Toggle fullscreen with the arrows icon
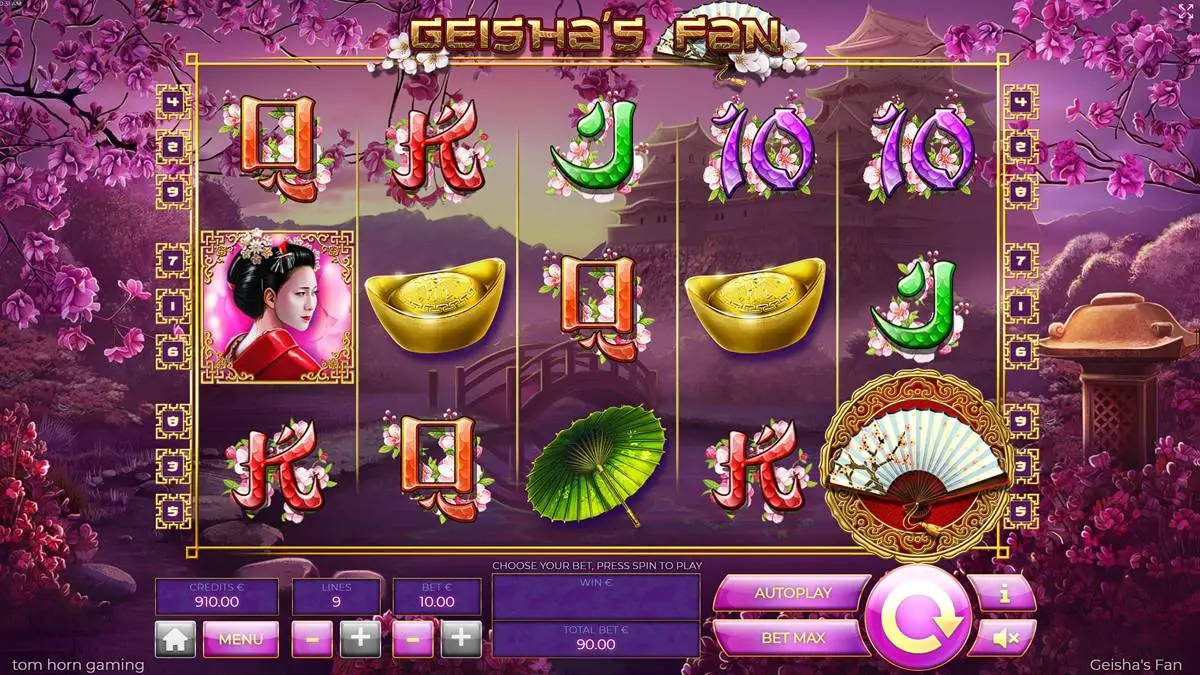Image resolution: width=1200 pixels, height=675 pixels. (1186, 10)
